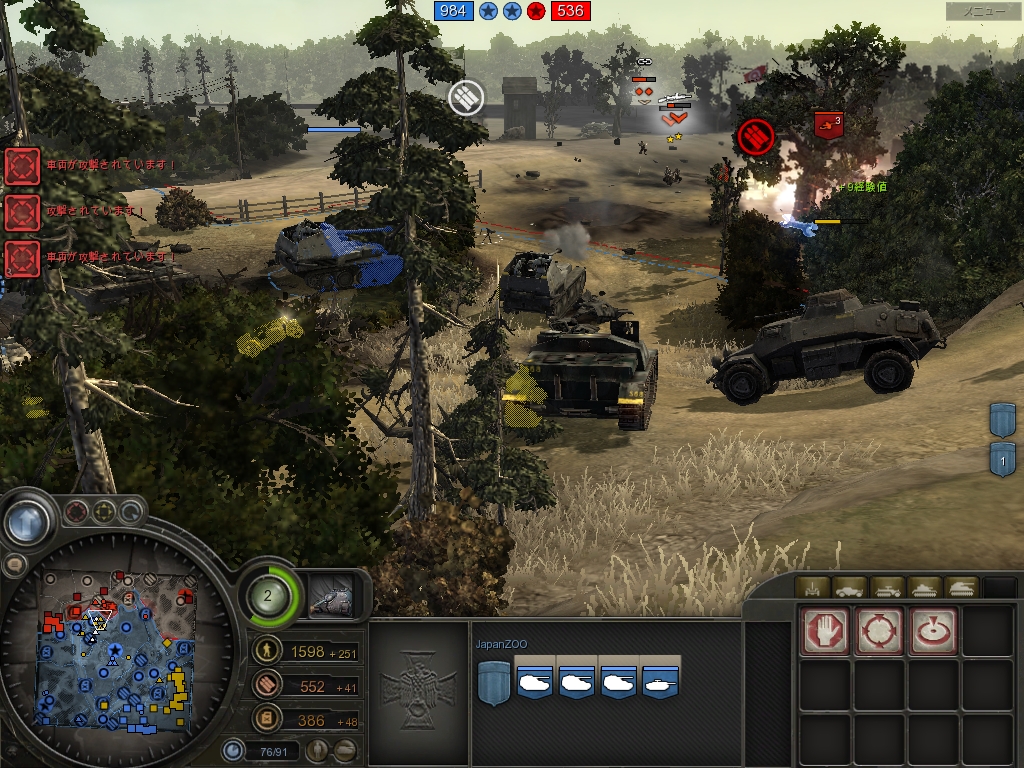The image size is (1024, 768).
Task: Activate the Stop command with the red hand icon
Action: point(825,630)
